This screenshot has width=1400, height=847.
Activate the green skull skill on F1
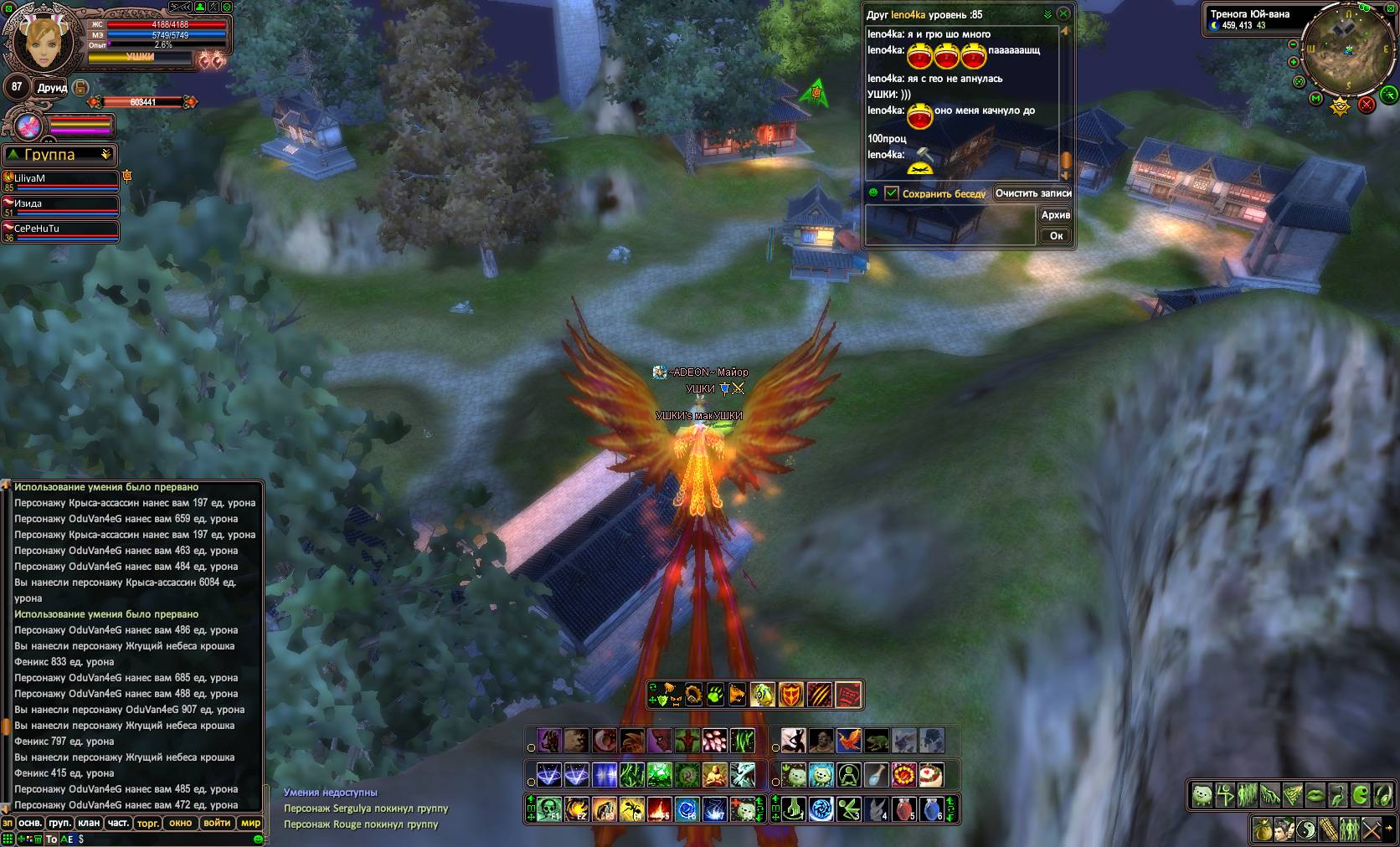point(548,809)
